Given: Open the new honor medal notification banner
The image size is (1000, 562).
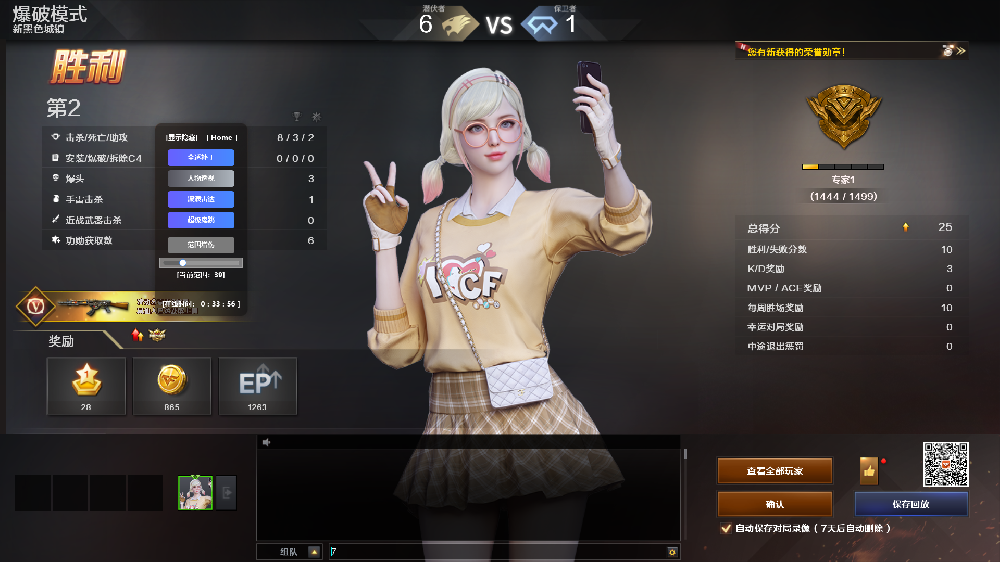Looking at the screenshot, I should pyautogui.click(x=850, y=50).
